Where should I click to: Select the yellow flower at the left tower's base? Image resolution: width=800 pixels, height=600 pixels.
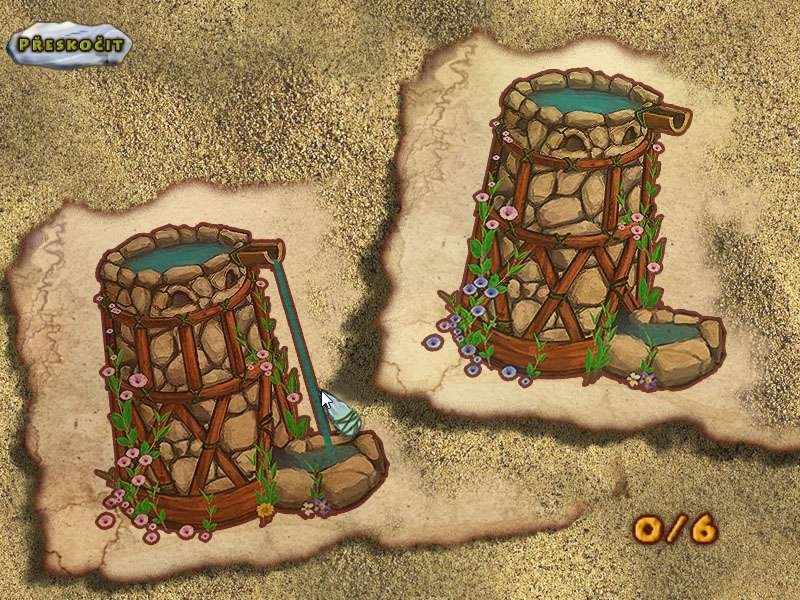[265, 509]
